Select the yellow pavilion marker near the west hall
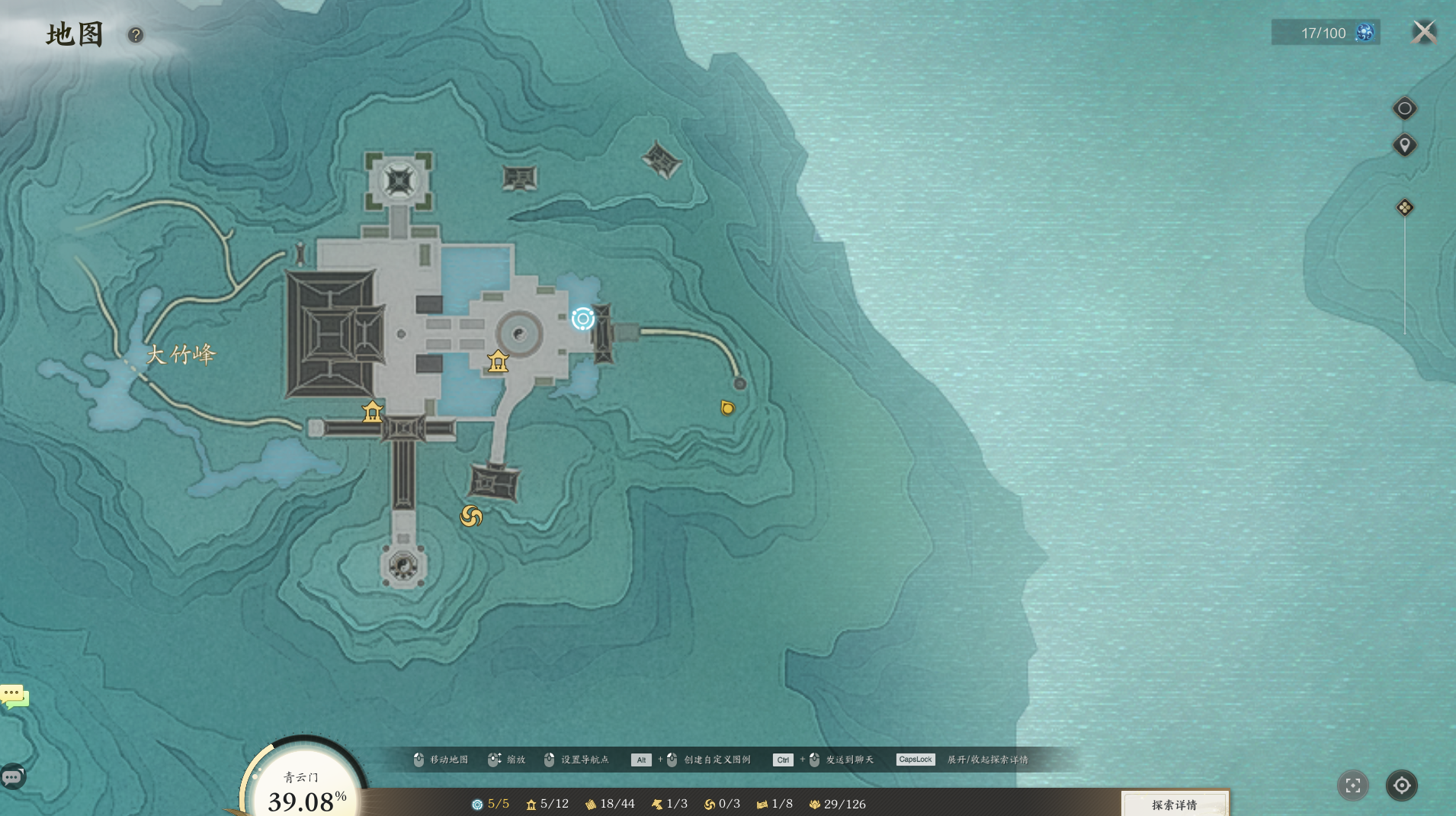The height and width of the screenshot is (816, 1456). pos(372,412)
